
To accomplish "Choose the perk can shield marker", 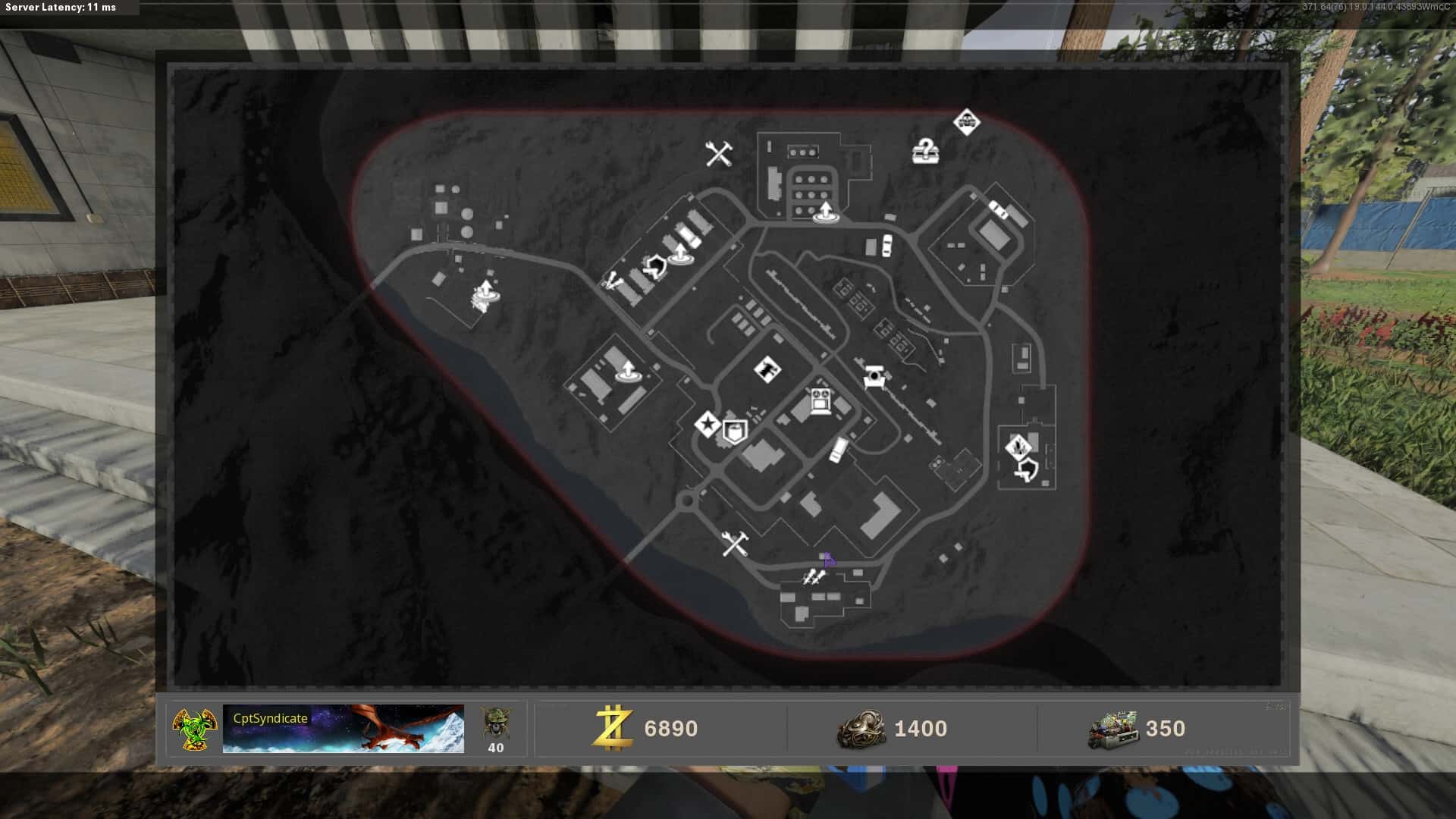I will coord(734,432).
